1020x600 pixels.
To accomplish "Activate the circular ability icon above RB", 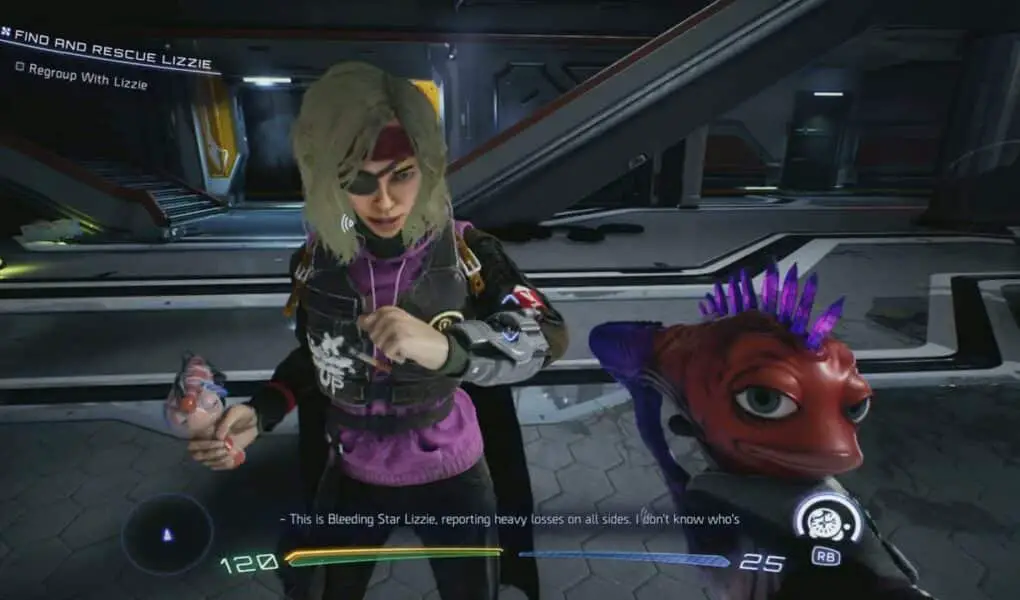I will 826,519.
